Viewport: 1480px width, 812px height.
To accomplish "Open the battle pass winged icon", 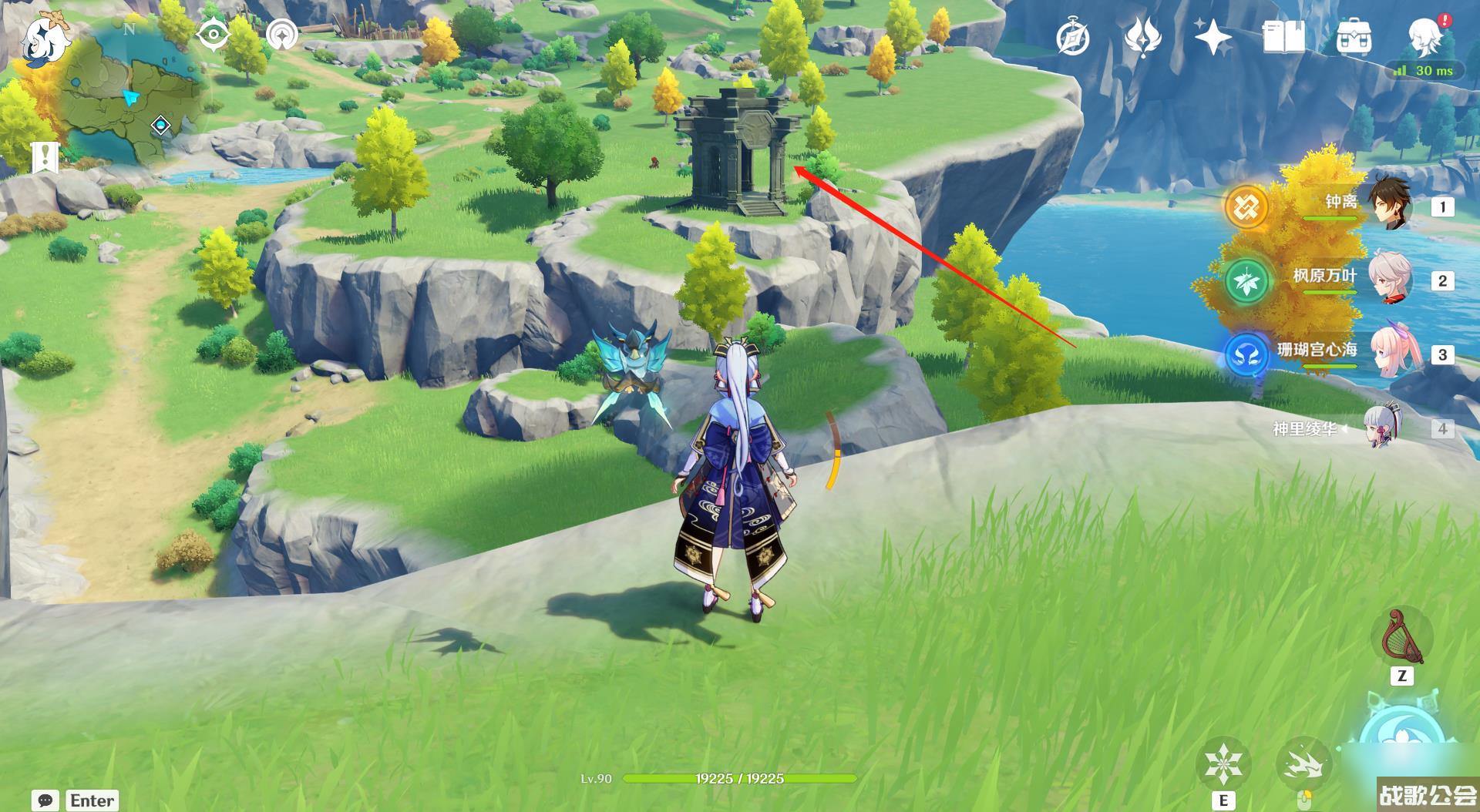I will click(1142, 37).
